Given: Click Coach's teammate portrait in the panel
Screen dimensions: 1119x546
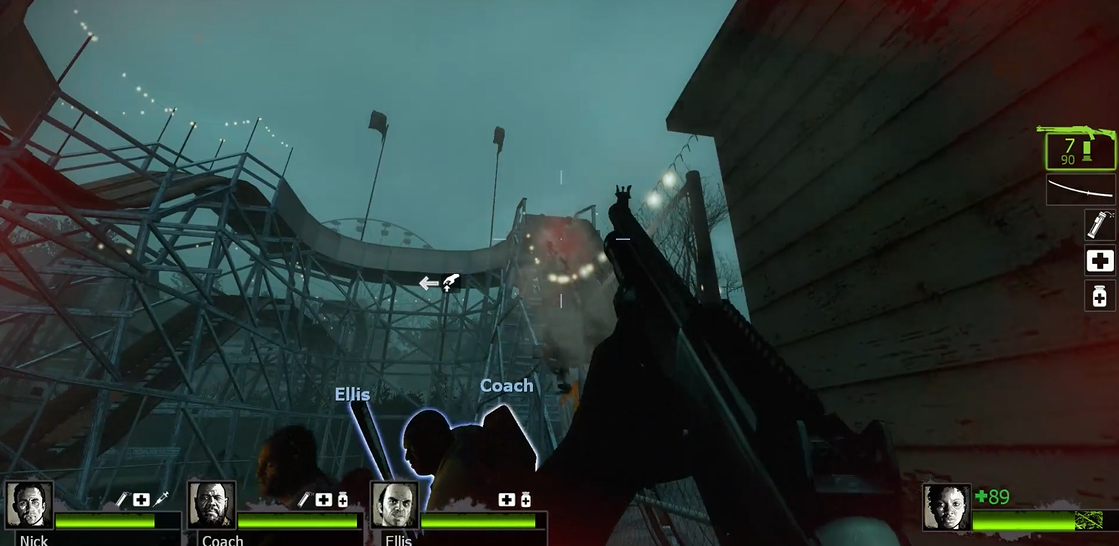Looking at the screenshot, I should (x=211, y=505).
